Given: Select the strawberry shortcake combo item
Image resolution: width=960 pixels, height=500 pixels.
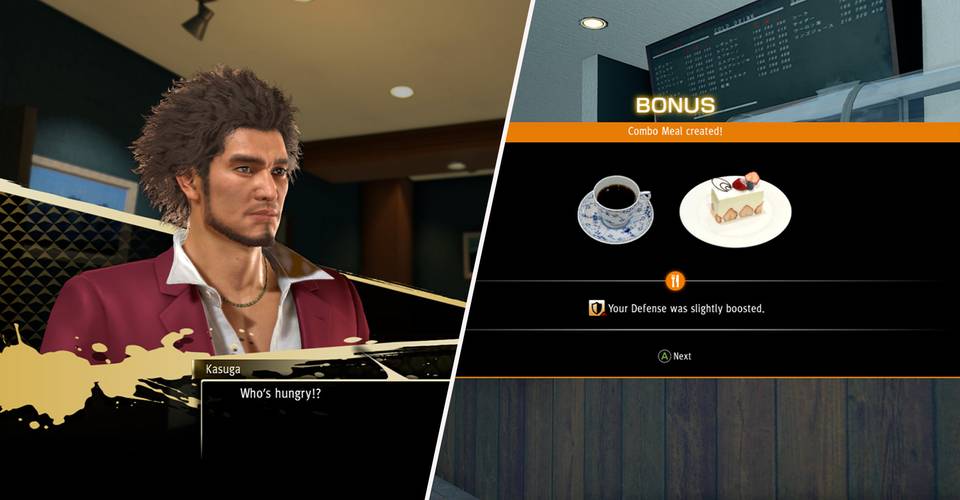Looking at the screenshot, I should click(x=735, y=209).
